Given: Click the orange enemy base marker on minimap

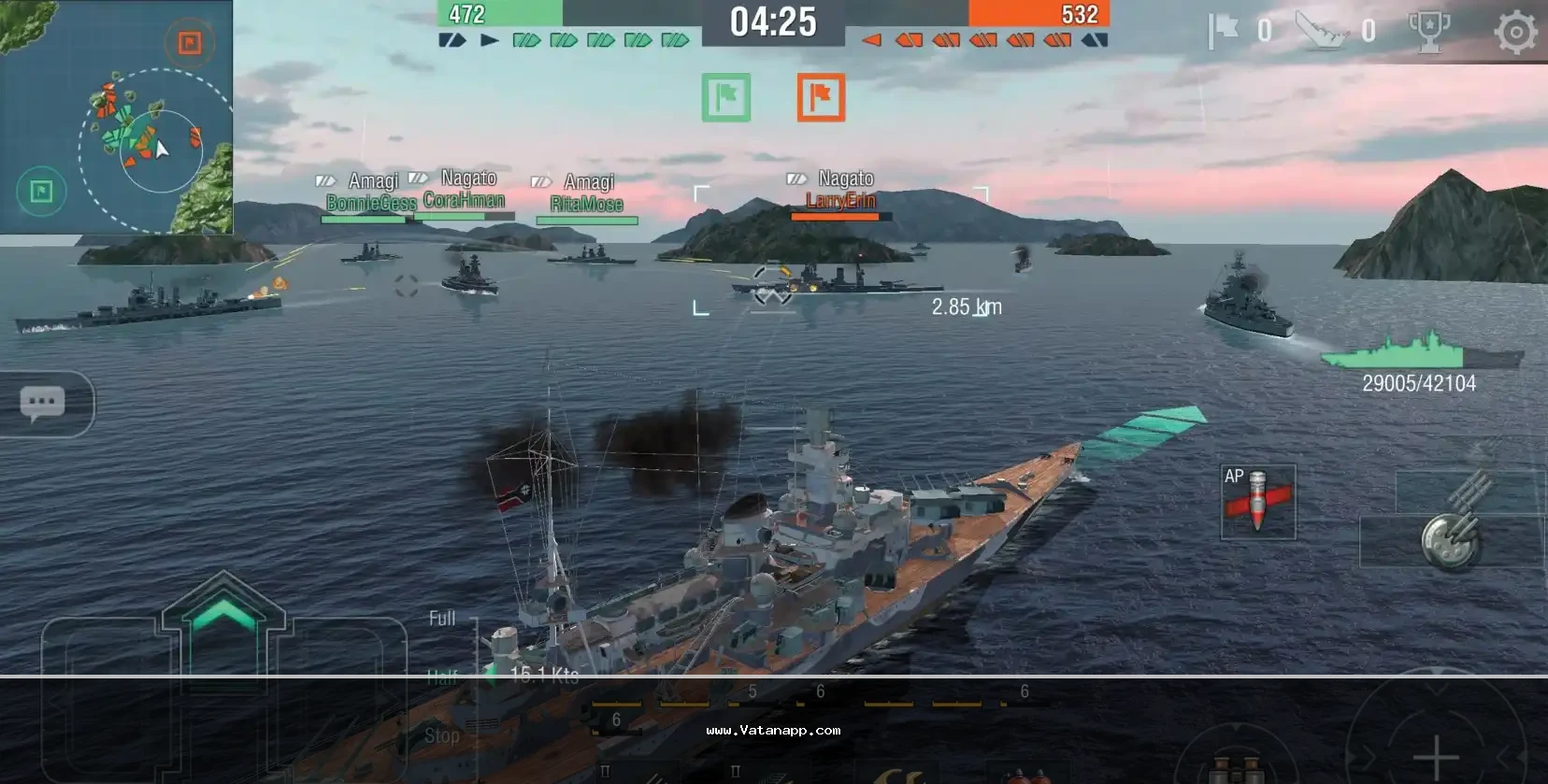Looking at the screenshot, I should click(190, 42).
